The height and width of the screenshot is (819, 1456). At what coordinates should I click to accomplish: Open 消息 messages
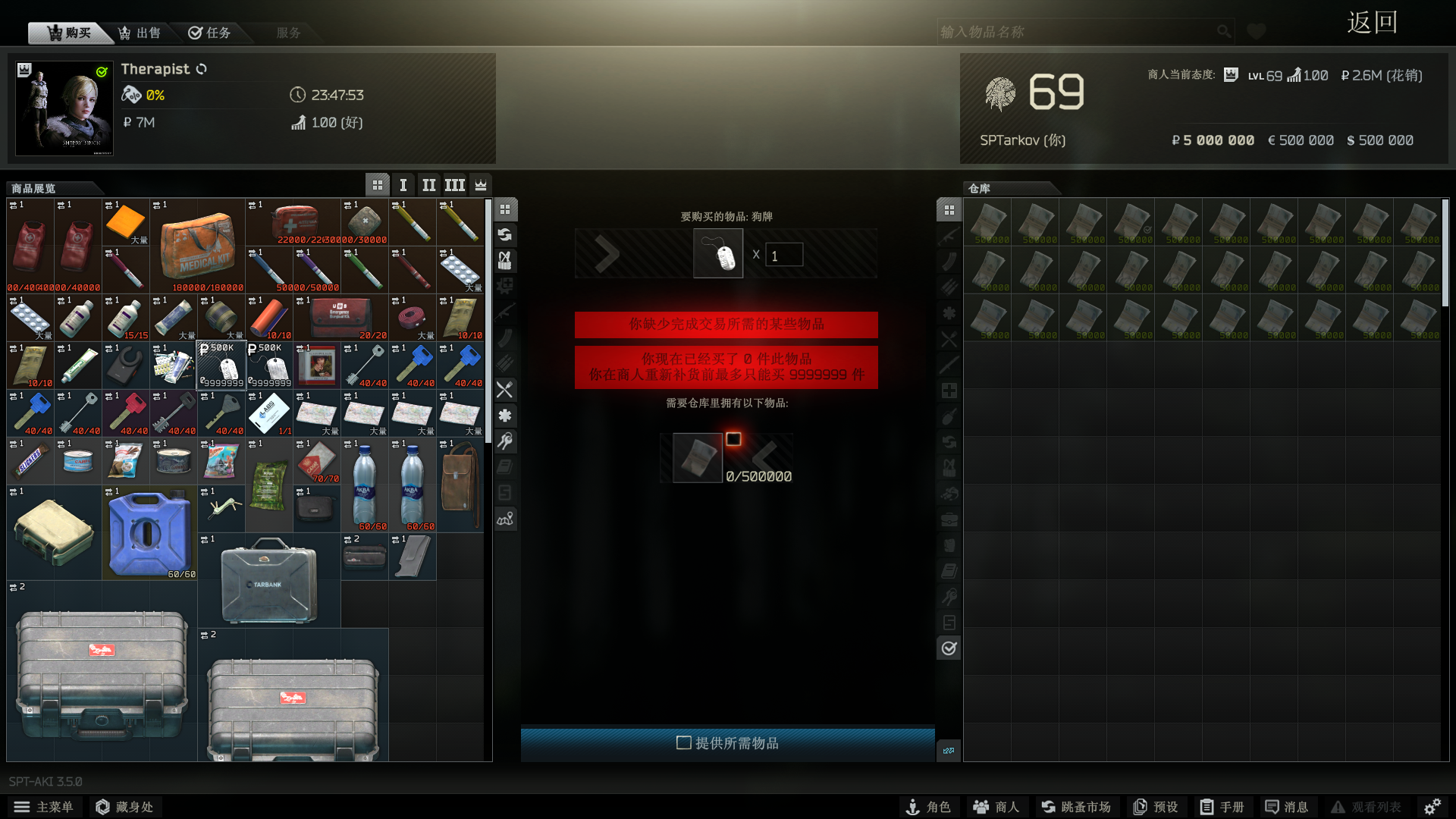tap(1287, 807)
